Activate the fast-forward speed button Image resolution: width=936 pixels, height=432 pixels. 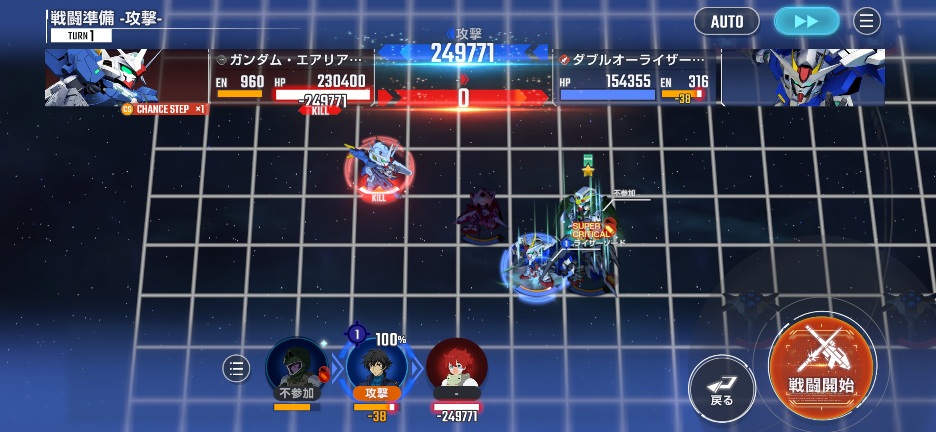click(806, 21)
